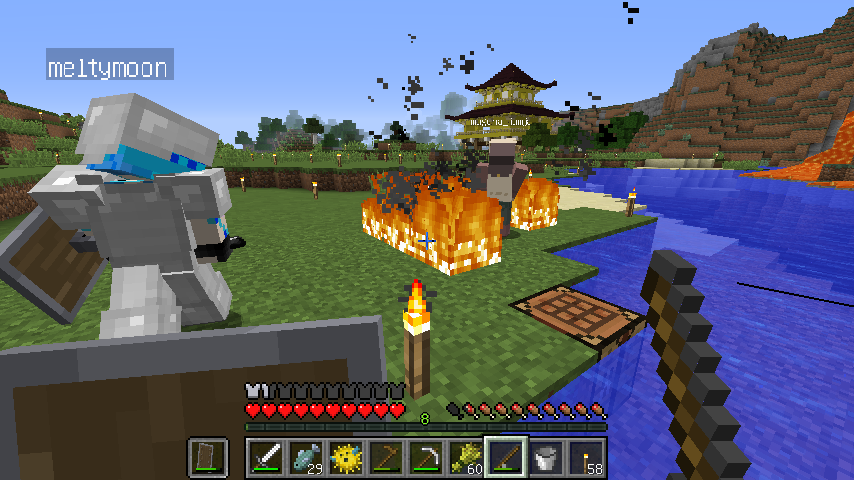The height and width of the screenshot is (480, 854).
Task: Select the fishing rod hotbar slot
Action: 507,458
